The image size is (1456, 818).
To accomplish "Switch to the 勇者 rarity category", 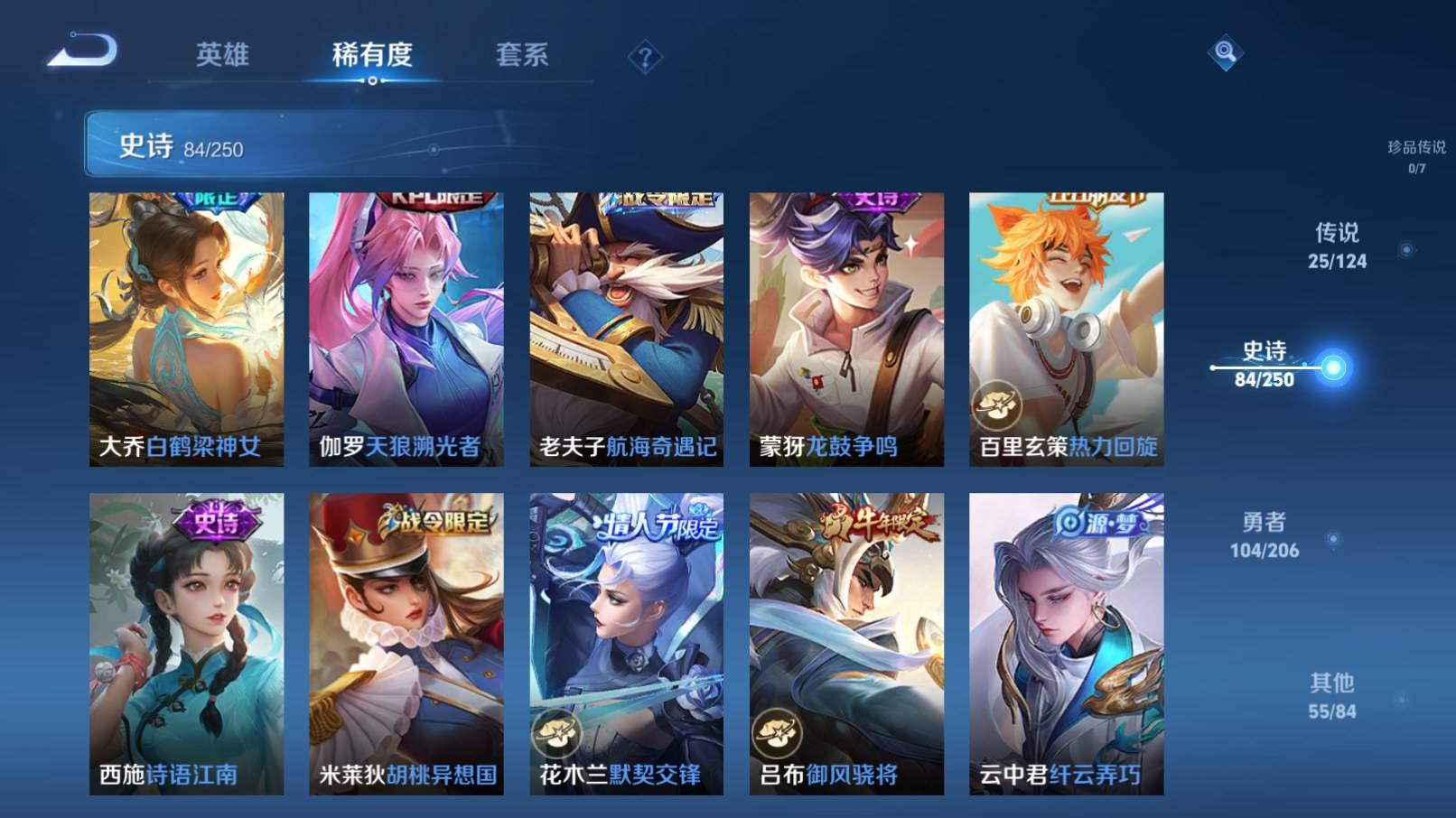I will pyautogui.click(x=1264, y=535).
